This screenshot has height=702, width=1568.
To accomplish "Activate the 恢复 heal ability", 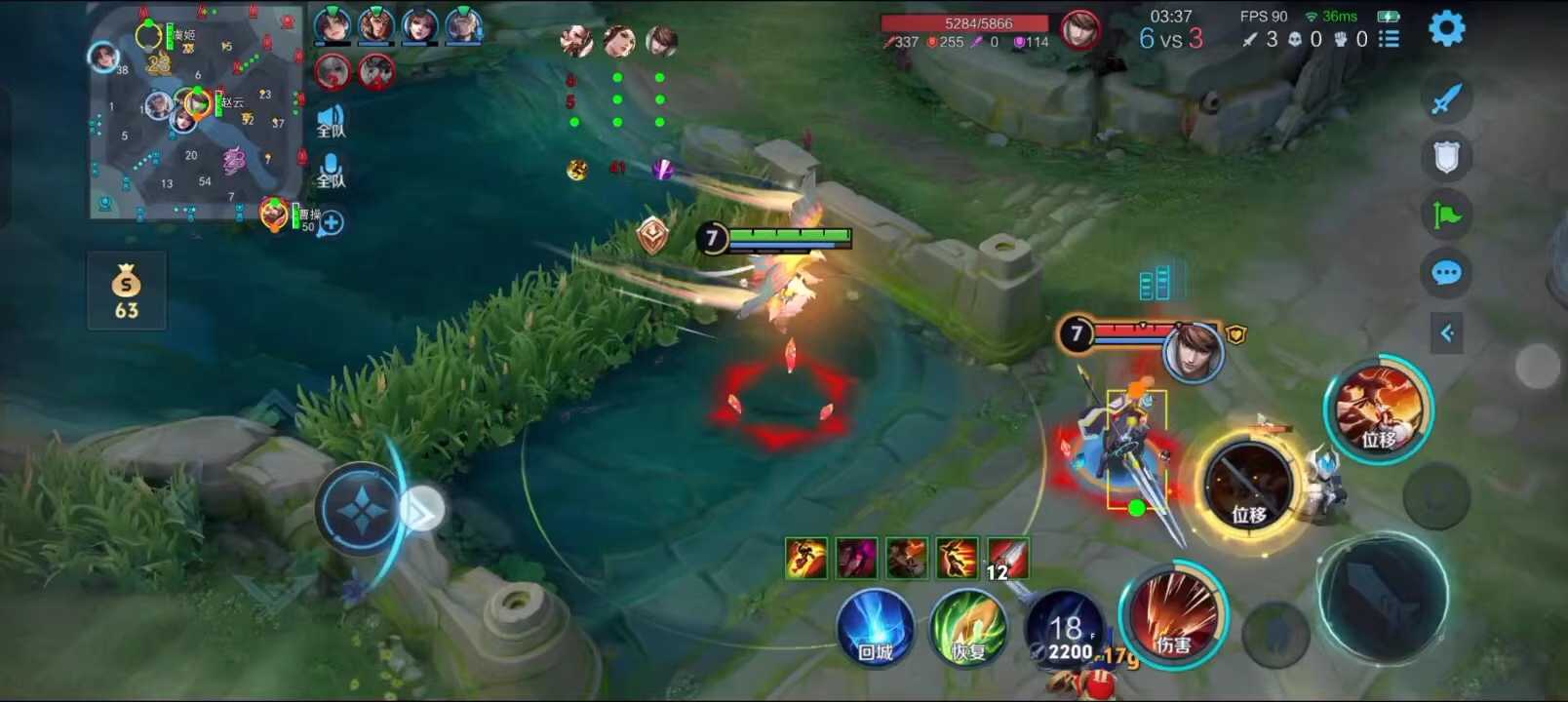I will pyautogui.click(x=966, y=629).
